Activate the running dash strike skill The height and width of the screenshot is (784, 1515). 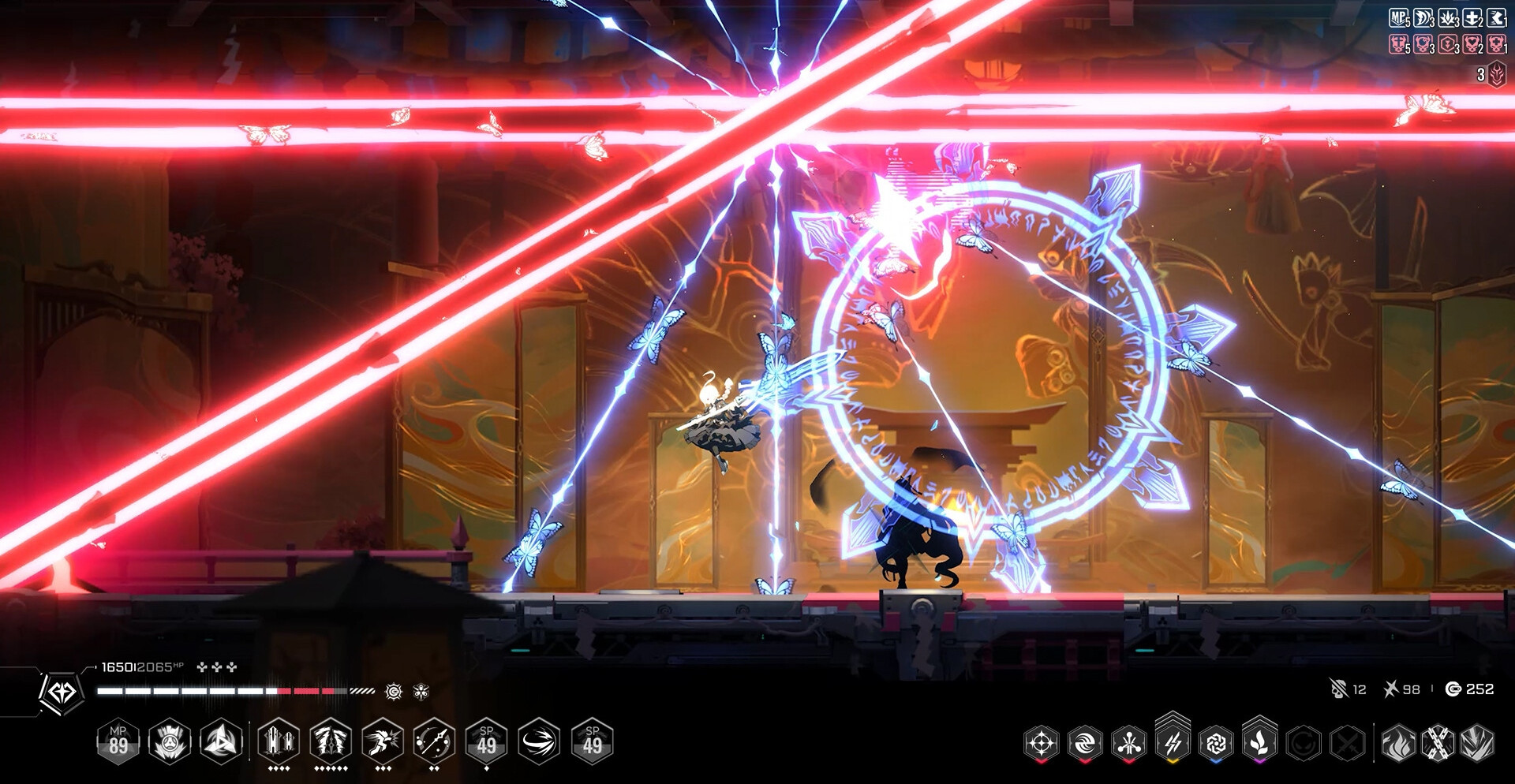(x=383, y=742)
